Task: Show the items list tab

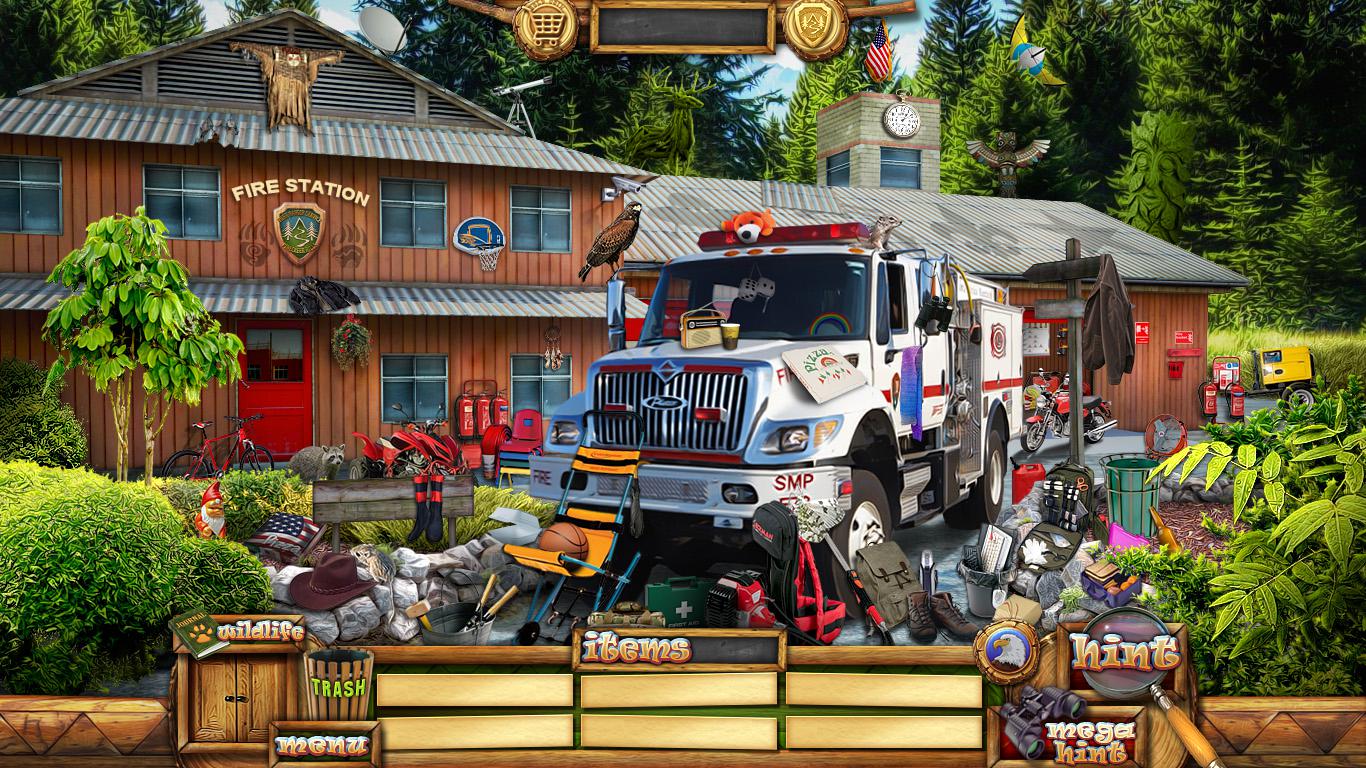Action: tap(637, 650)
